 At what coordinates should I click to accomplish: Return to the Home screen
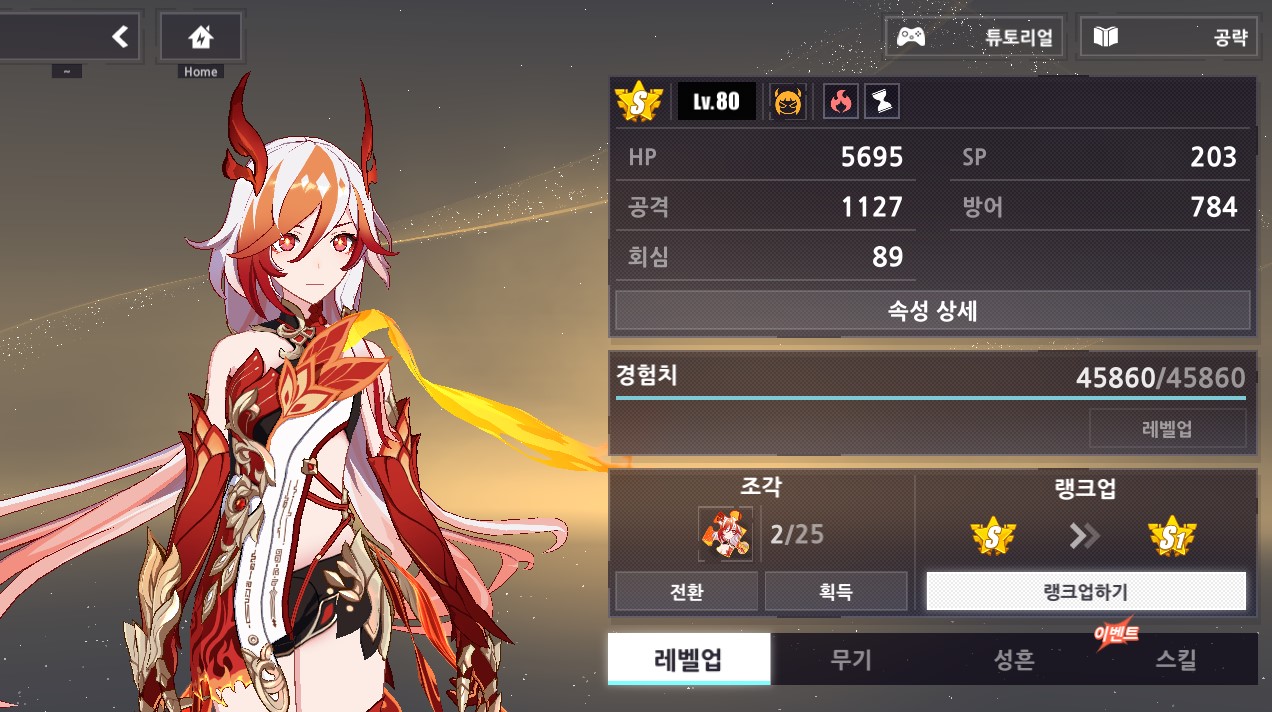click(x=200, y=38)
